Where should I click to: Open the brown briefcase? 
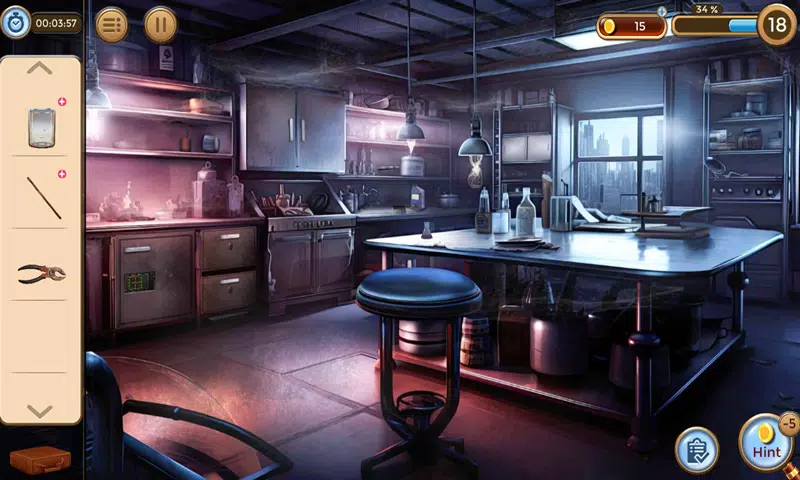(x=40, y=461)
